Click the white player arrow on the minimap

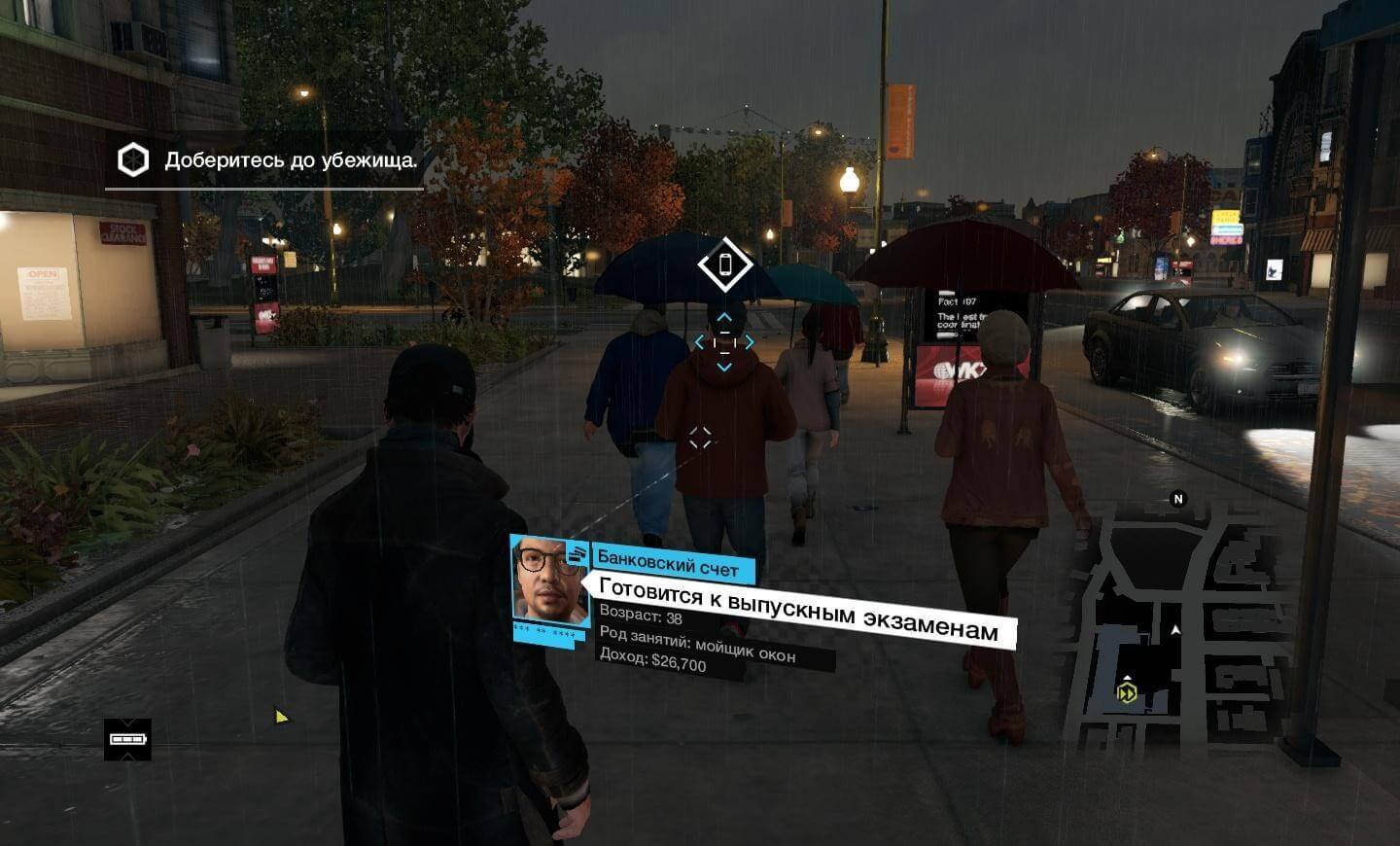(x=1175, y=629)
